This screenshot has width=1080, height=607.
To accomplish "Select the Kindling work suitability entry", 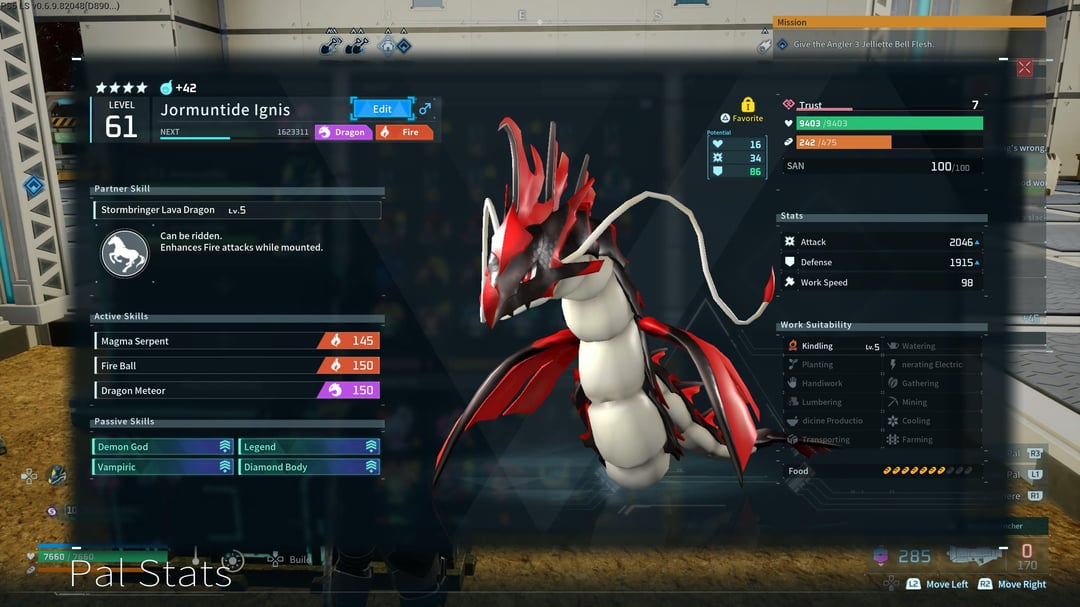I will [832, 347].
